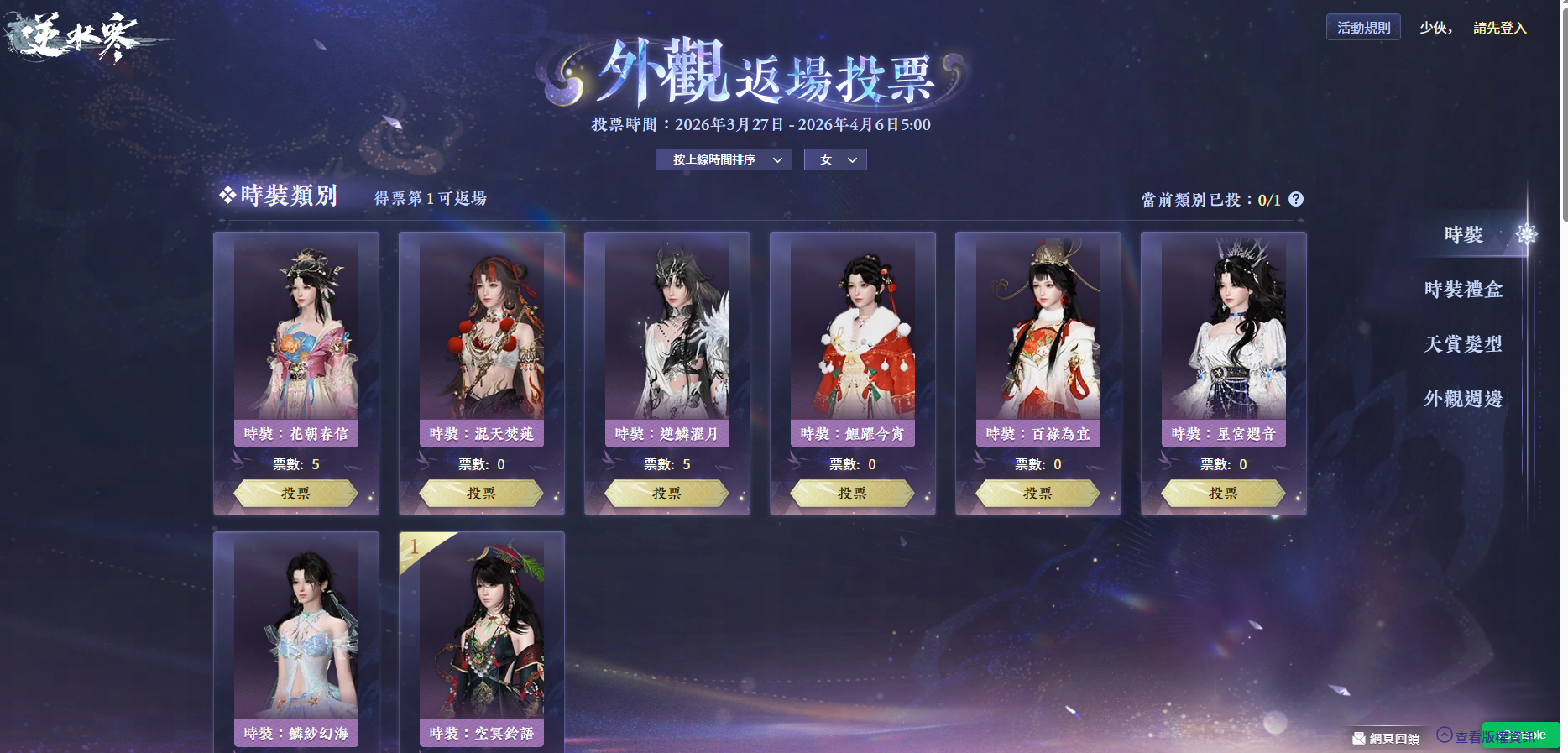This screenshot has height=753, width=1568.
Task: Open the 按上線時間排序 sort dropdown
Action: pyautogui.click(x=724, y=159)
